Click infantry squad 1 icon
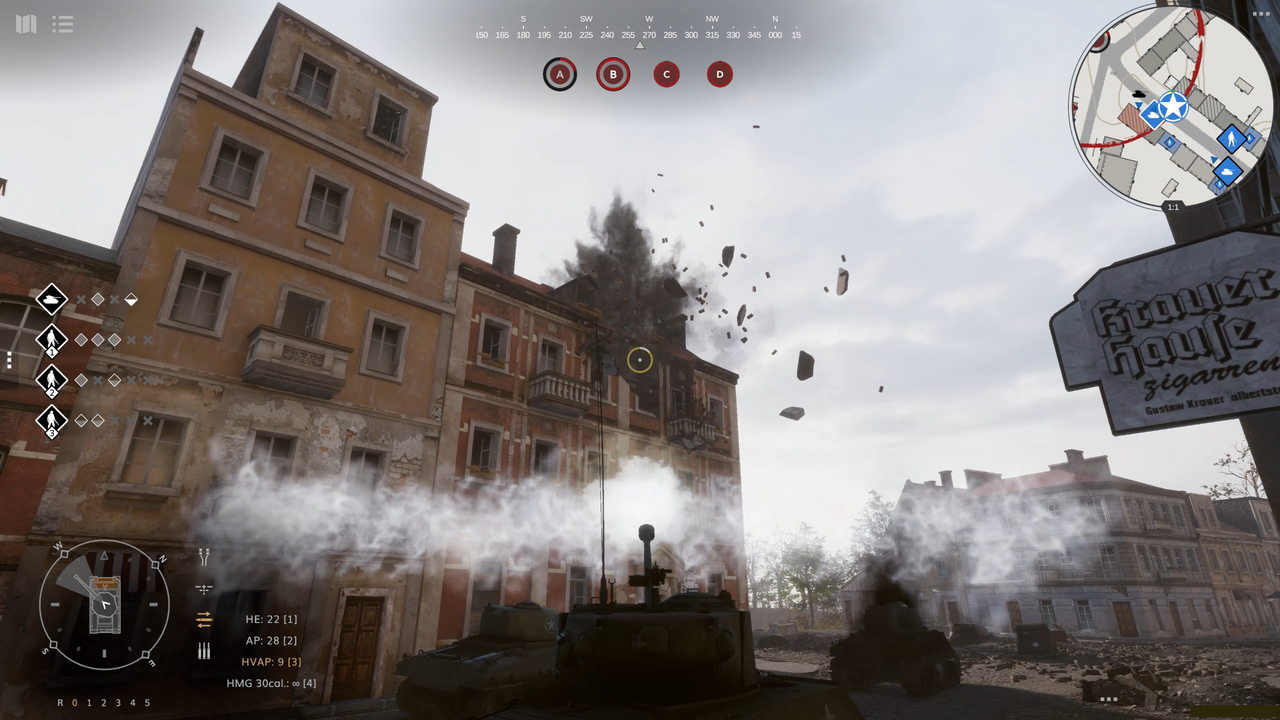The width and height of the screenshot is (1280, 720). 51,339
